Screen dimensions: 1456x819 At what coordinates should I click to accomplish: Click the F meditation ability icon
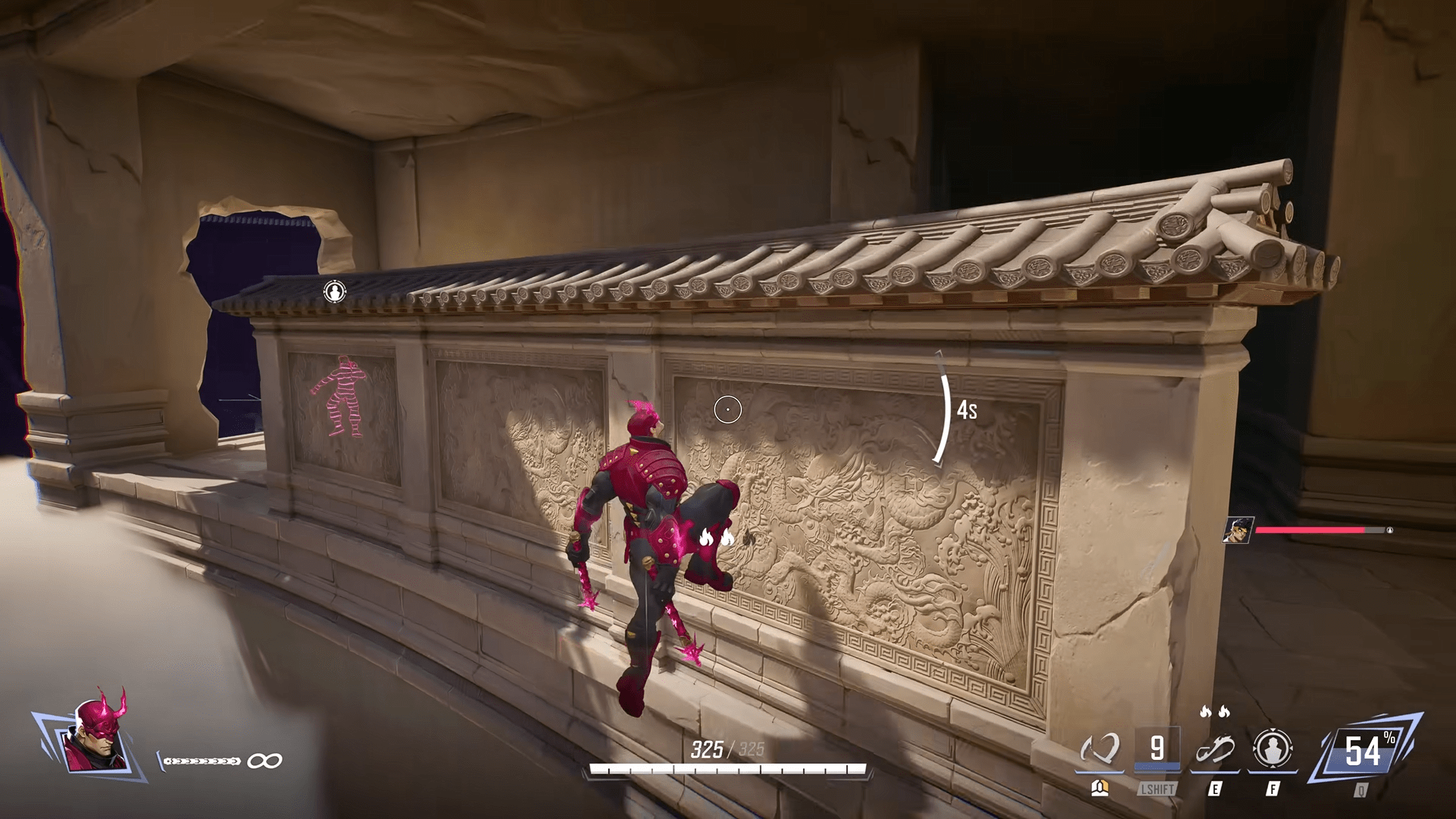[x=1273, y=747]
